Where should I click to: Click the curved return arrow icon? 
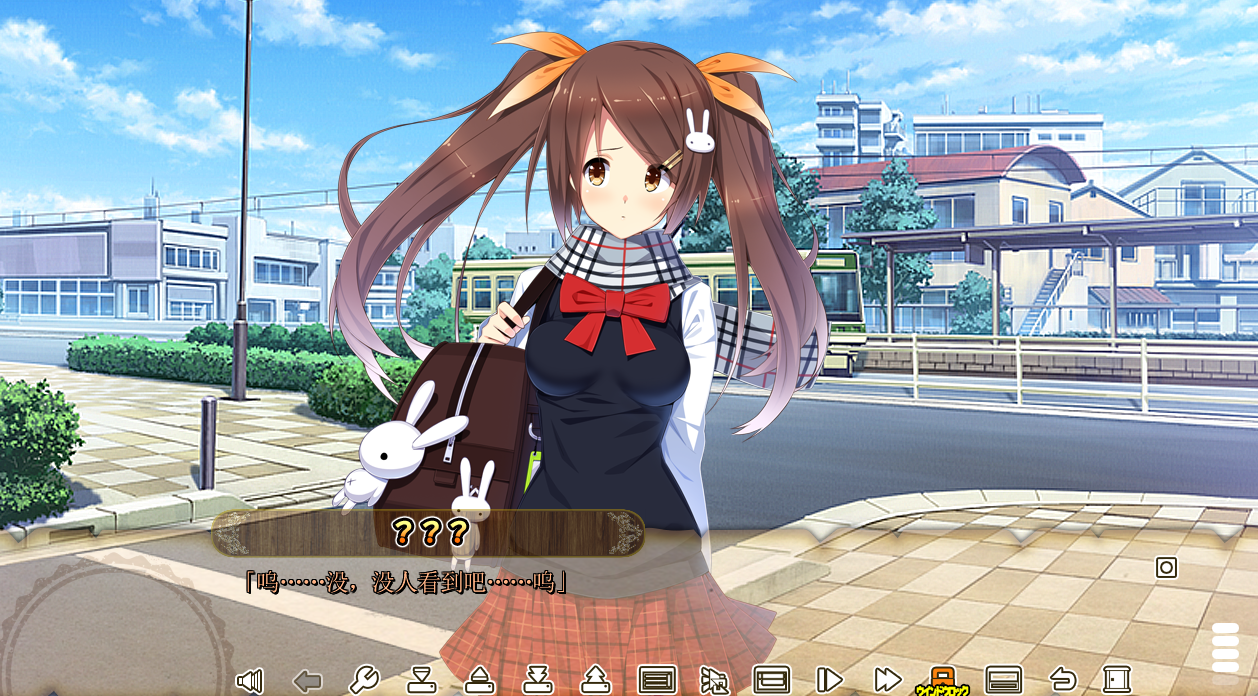pyautogui.click(x=1062, y=680)
